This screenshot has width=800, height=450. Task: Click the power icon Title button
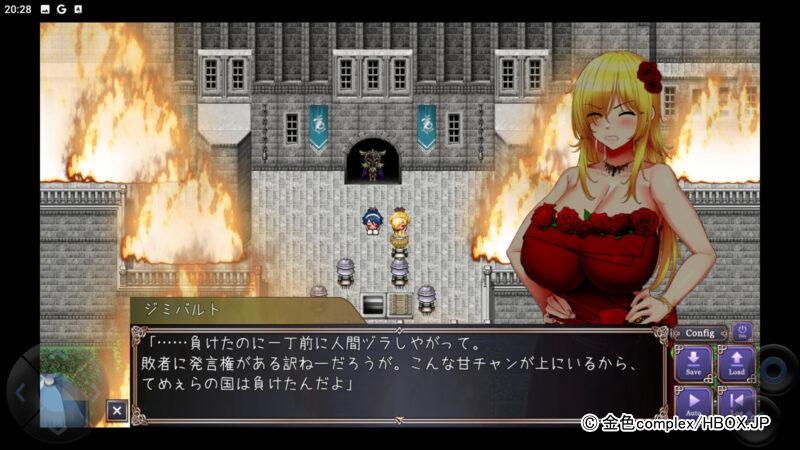742,331
